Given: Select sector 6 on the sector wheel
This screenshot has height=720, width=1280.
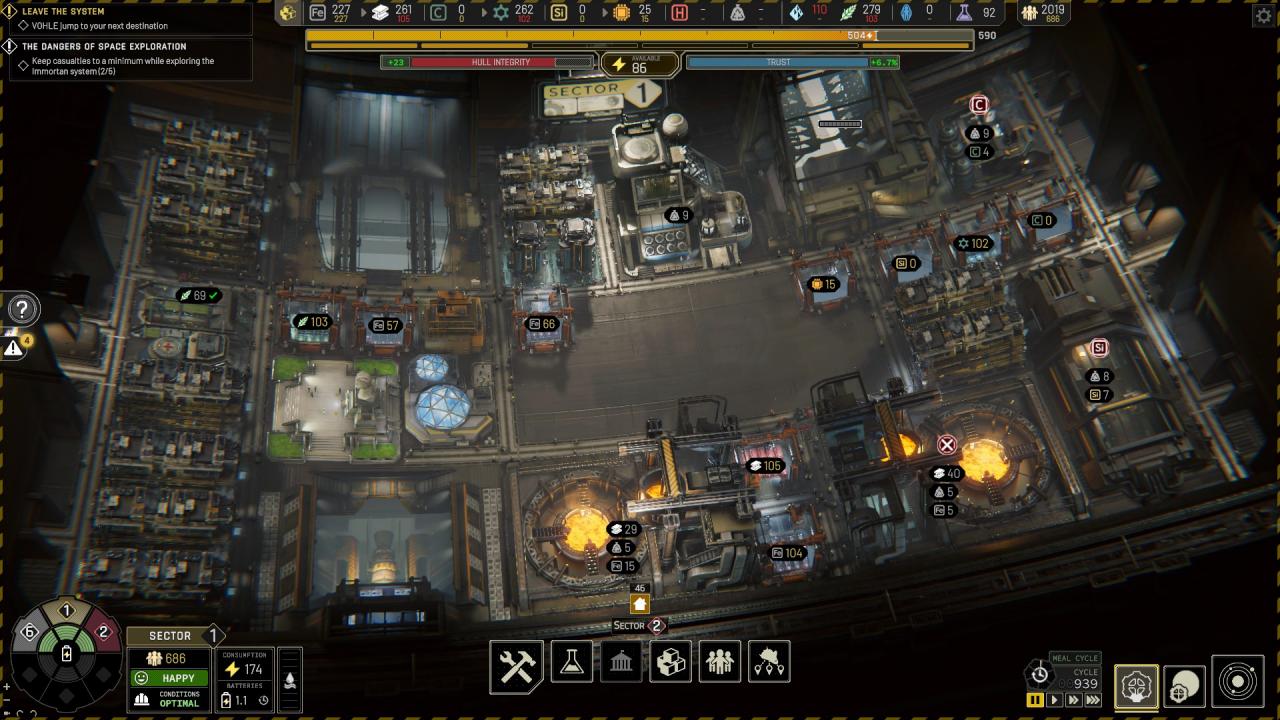Looking at the screenshot, I should (29, 632).
